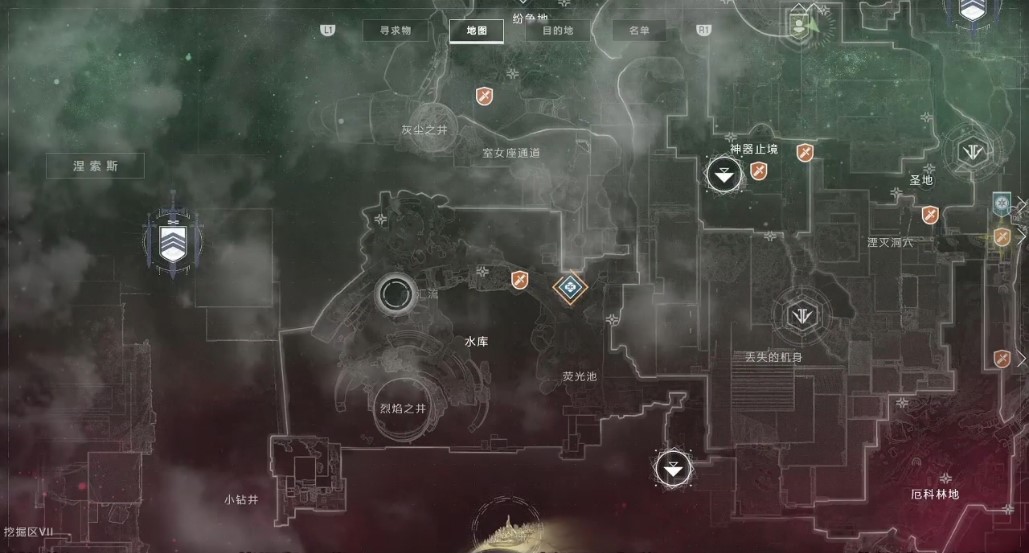Open the 目的地 destinations tab
Screen dimensions: 1029x553
[x=558, y=31]
